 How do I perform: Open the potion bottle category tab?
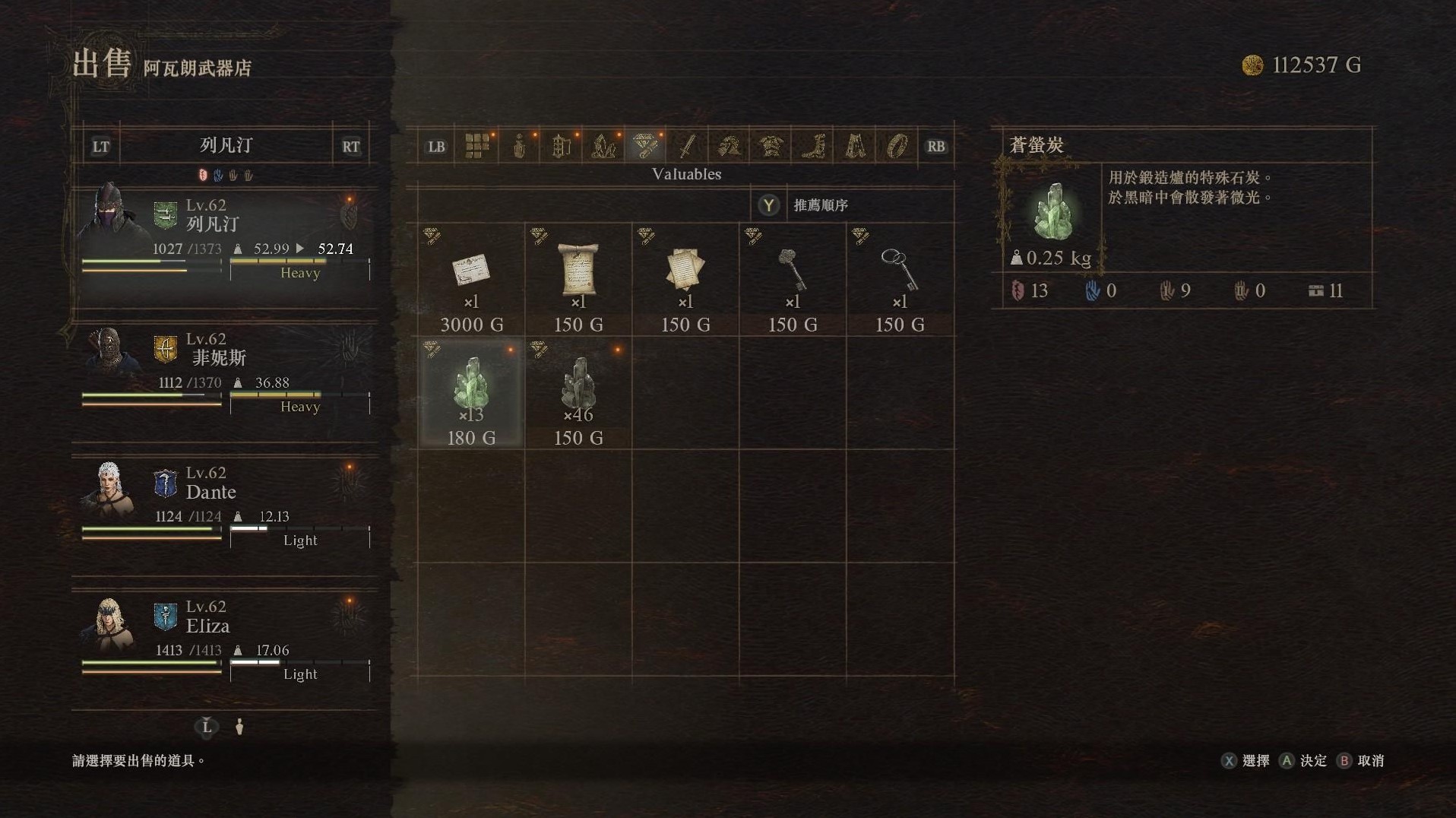pyautogui.click(x=519, y=146)
